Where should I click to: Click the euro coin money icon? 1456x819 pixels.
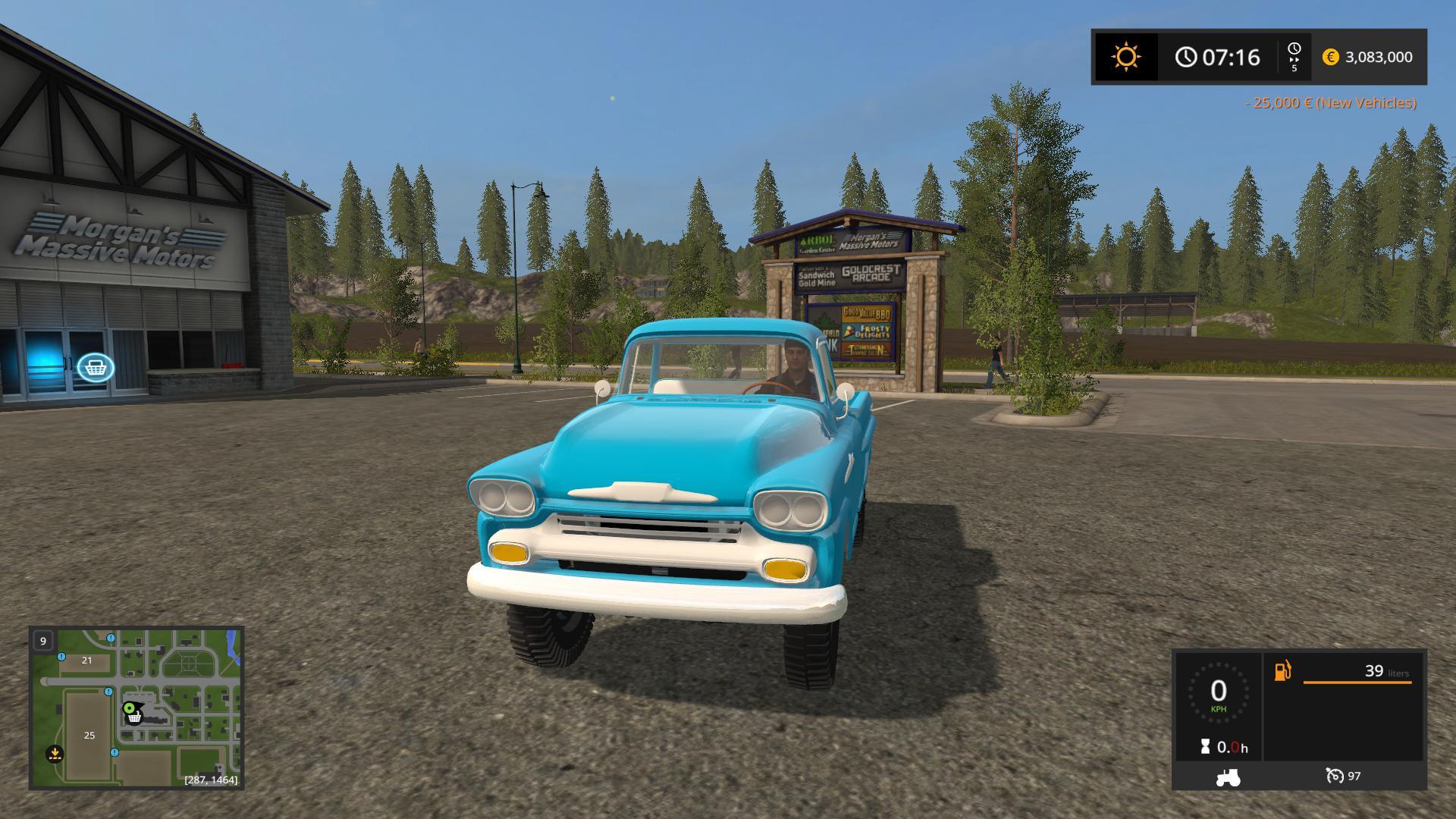1330,58
